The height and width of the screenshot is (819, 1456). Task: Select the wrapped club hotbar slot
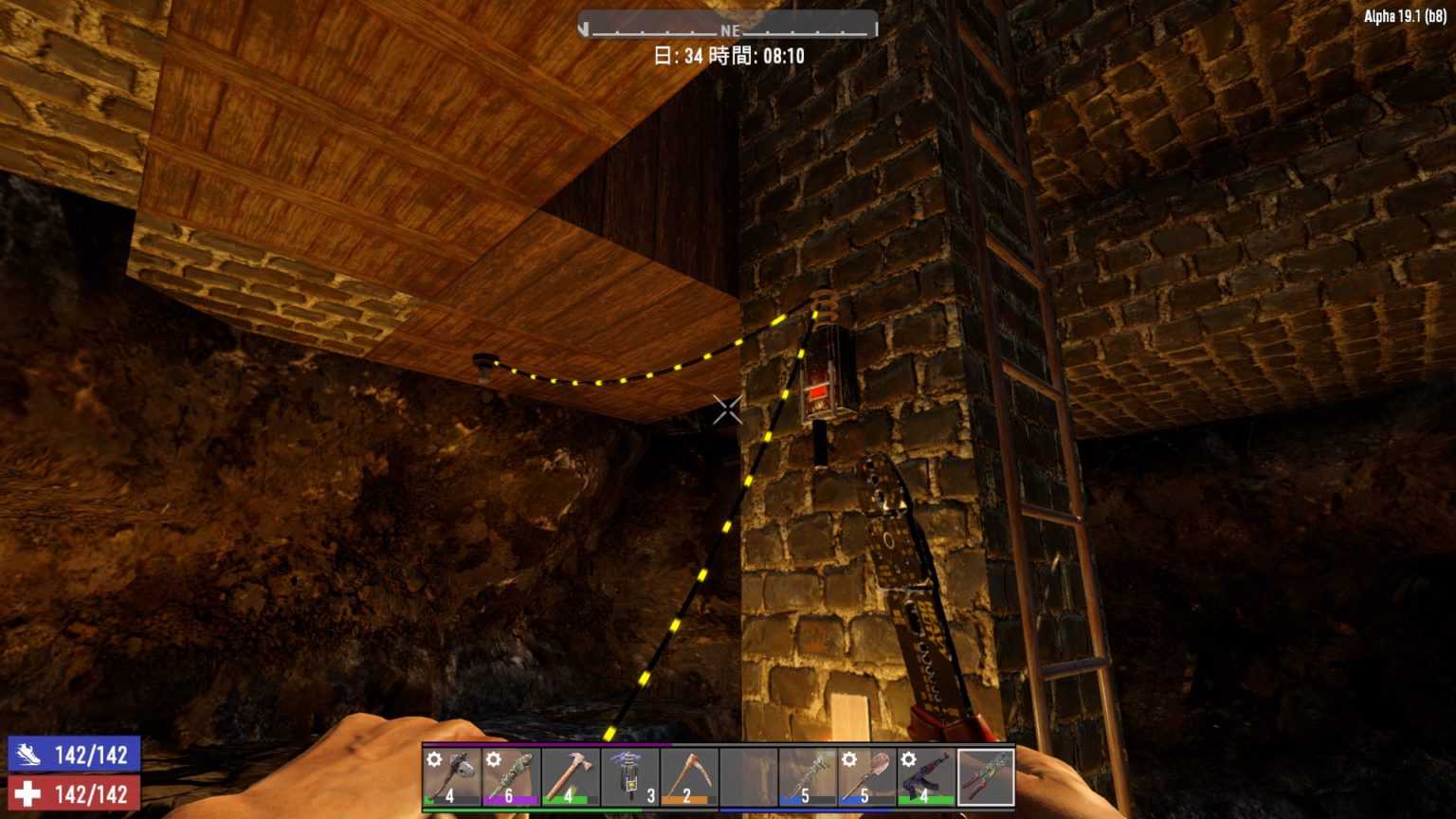tap(510, 777)
